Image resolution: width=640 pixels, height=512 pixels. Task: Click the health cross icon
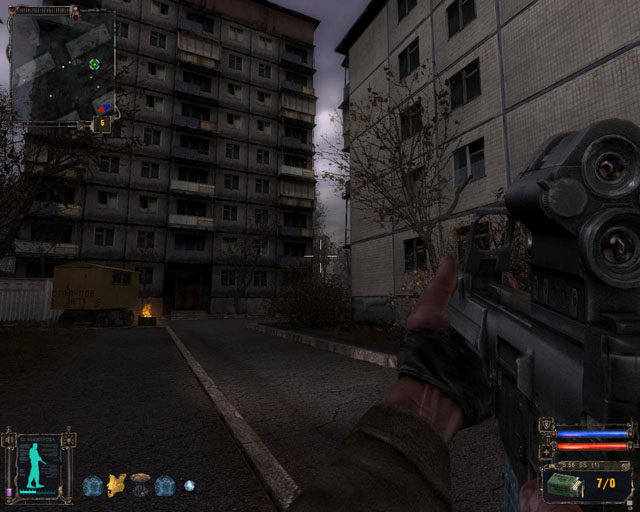tap(546, 449)
